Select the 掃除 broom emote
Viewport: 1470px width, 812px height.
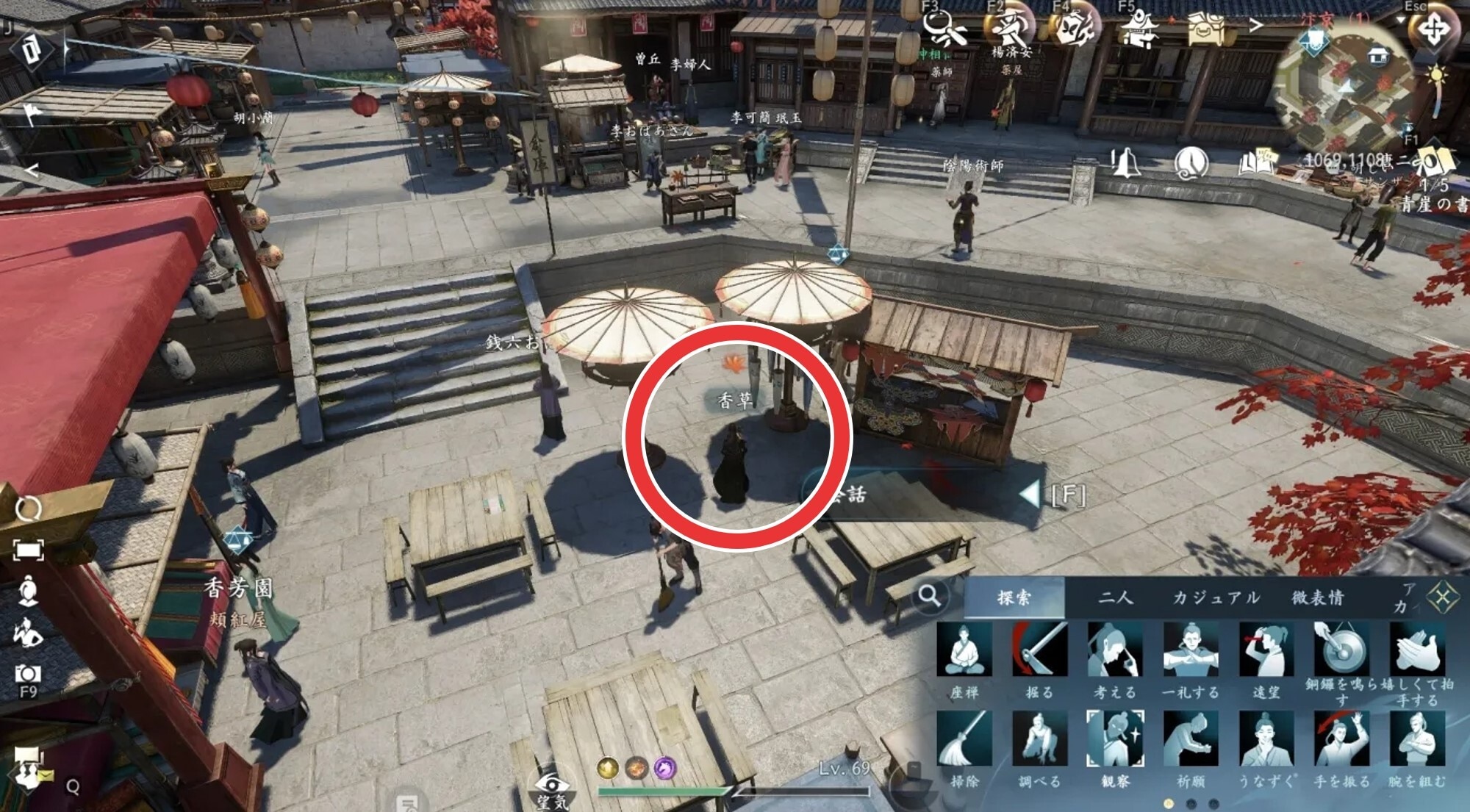(964, 739)
